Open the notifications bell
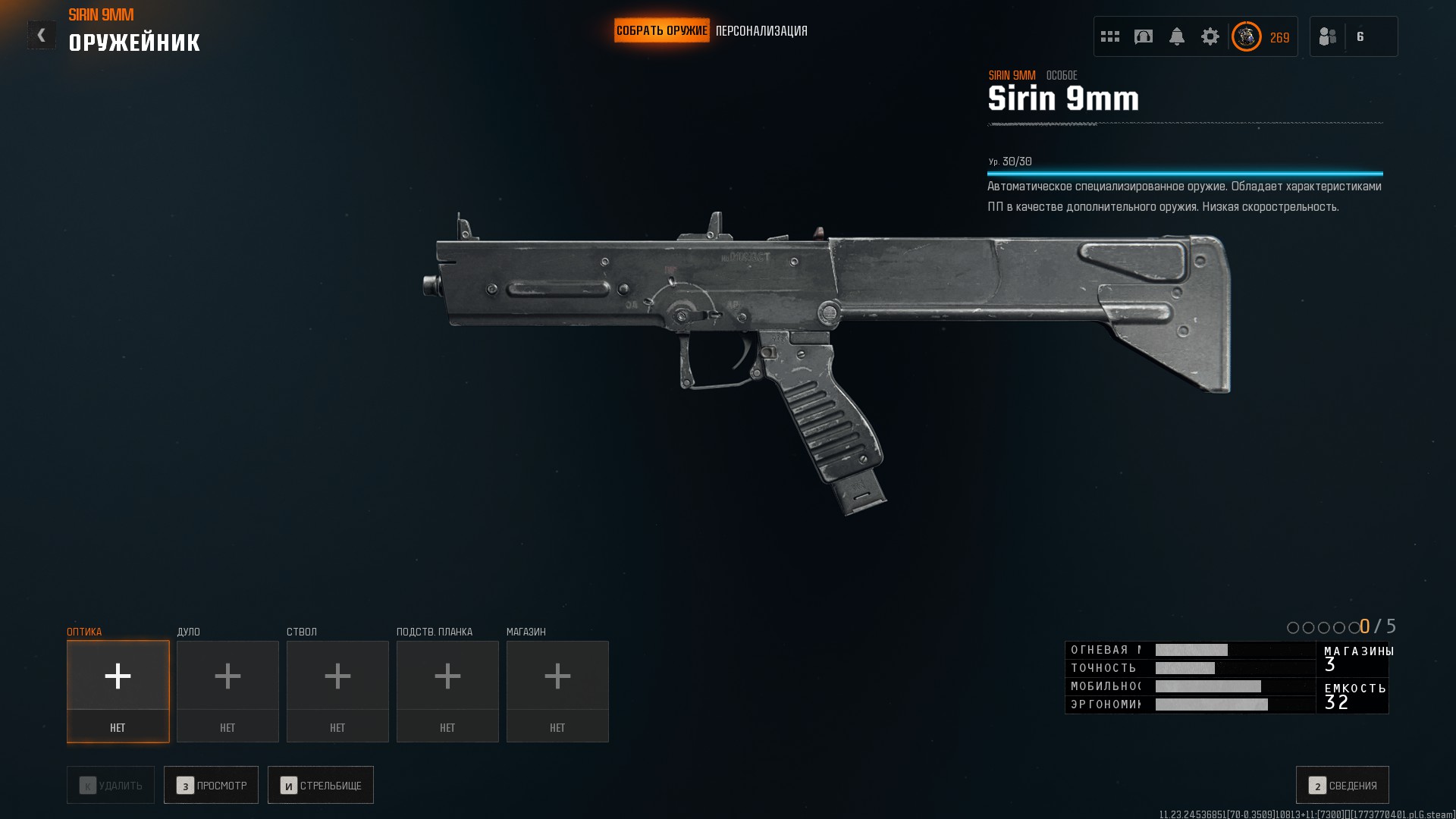Screen dimensions: 1456x819 coord(1177,36)
